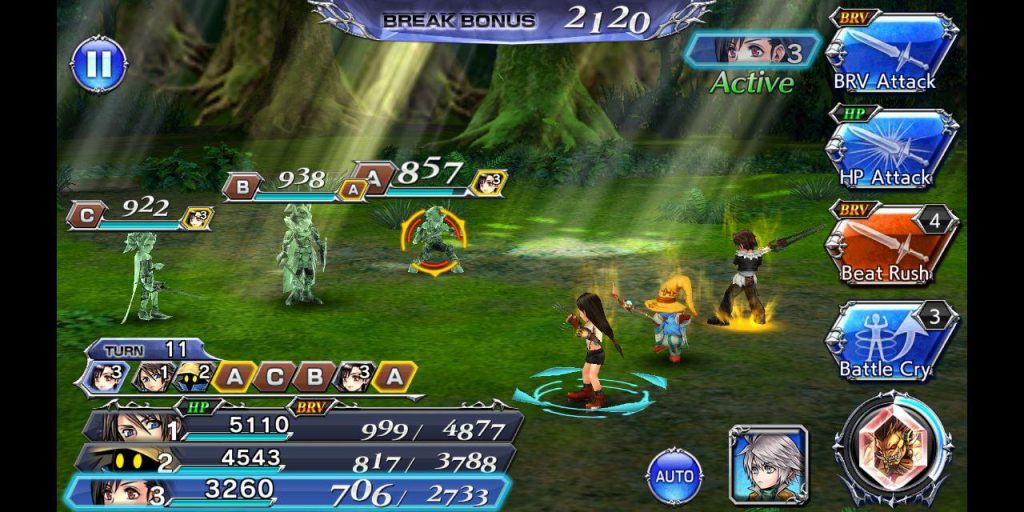Target enemy C with 922 bravery
Screen dimensions: 1024x512
tap(143, 275)
